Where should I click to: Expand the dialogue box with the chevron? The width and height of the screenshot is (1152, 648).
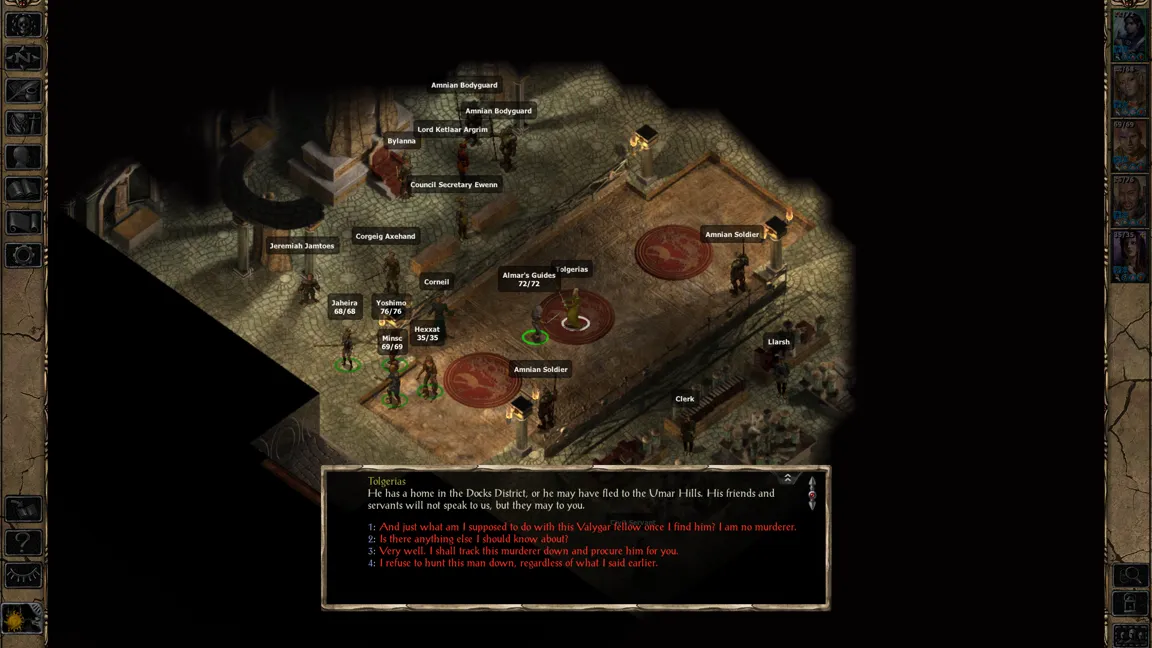[x=787, y=479]
